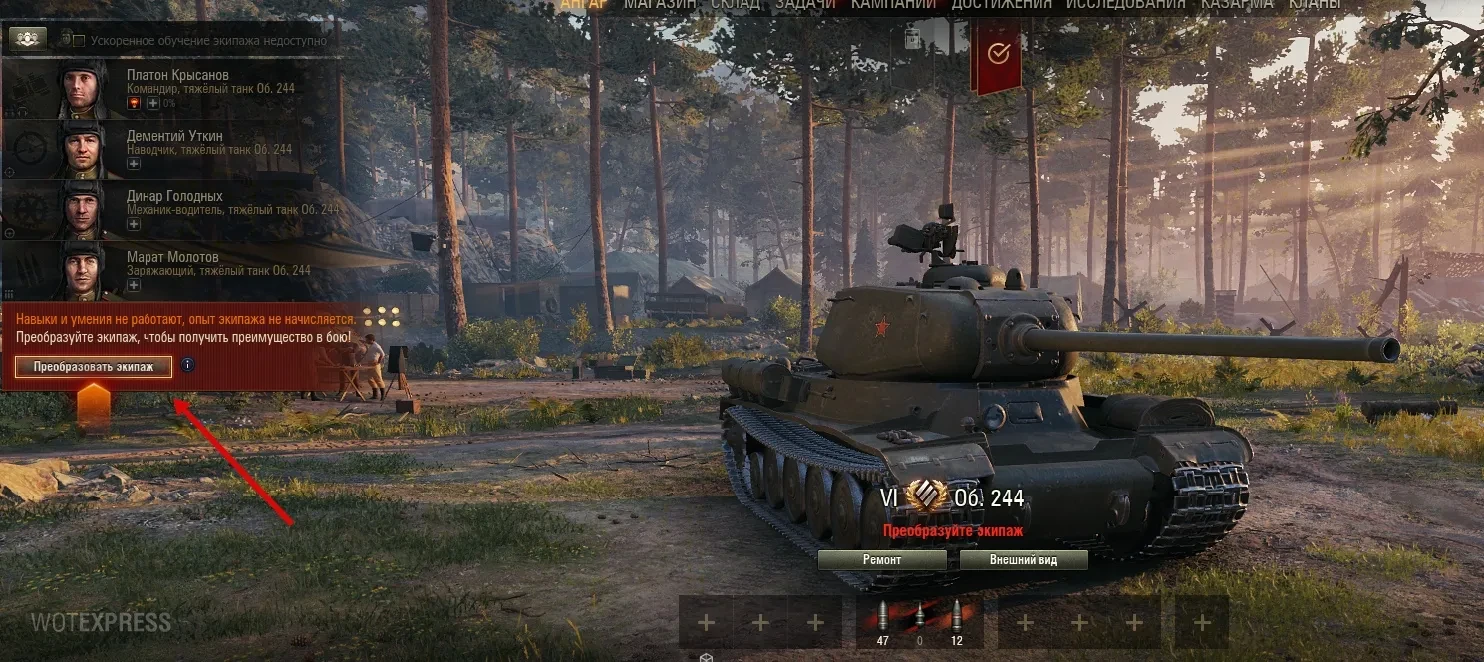This screenshot has height=662, width=1484.
Task: Show the Достижения tab
Action: [x=1001, y=5]
